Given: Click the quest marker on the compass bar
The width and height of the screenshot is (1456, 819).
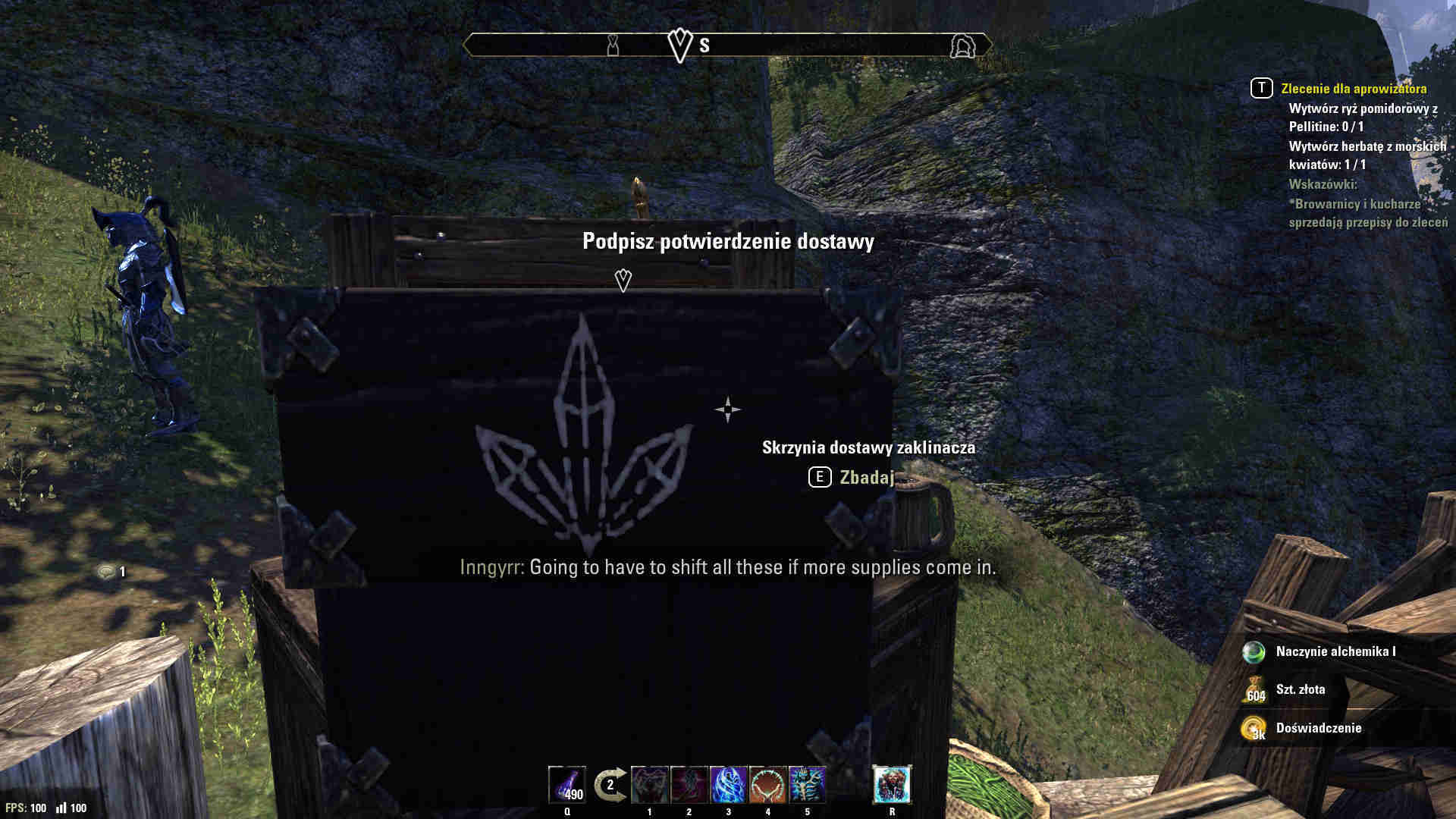Looking at the screenshot, I should 680,45.
